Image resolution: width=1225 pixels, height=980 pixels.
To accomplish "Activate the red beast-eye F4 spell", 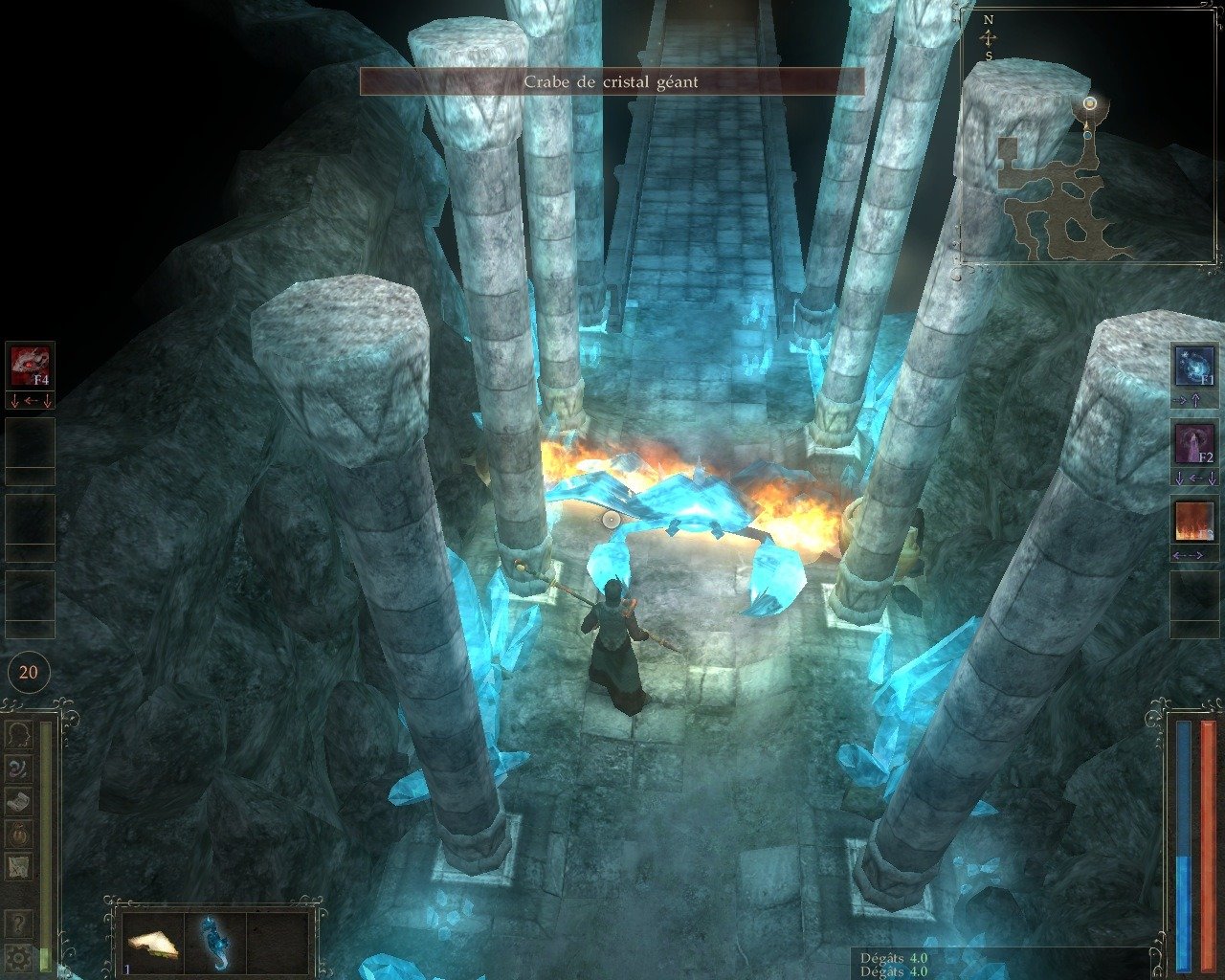I will [x=30, y=365].
